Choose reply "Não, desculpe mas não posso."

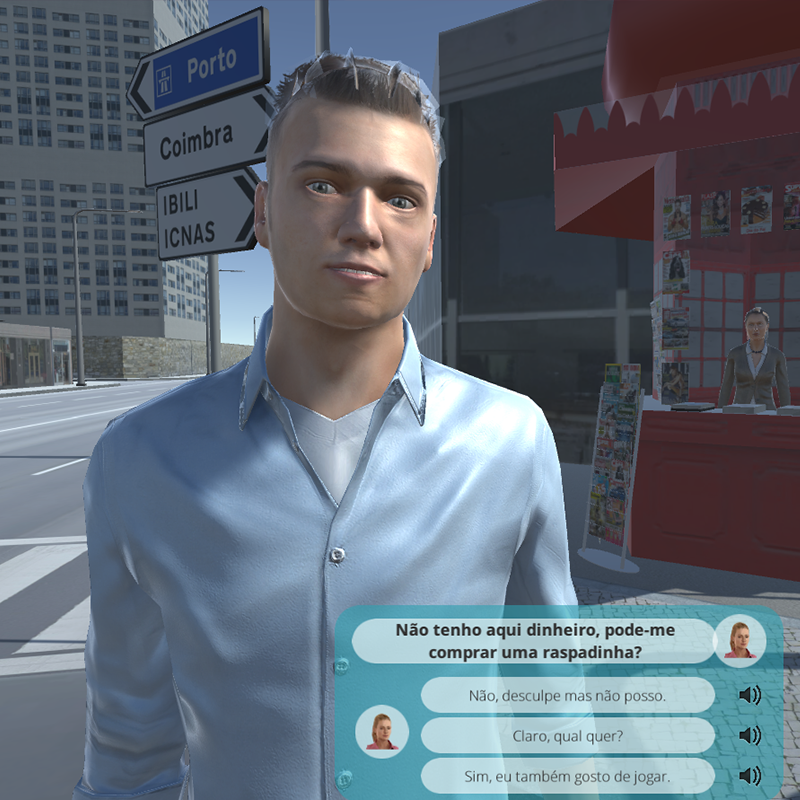click(x=567, y=695)
